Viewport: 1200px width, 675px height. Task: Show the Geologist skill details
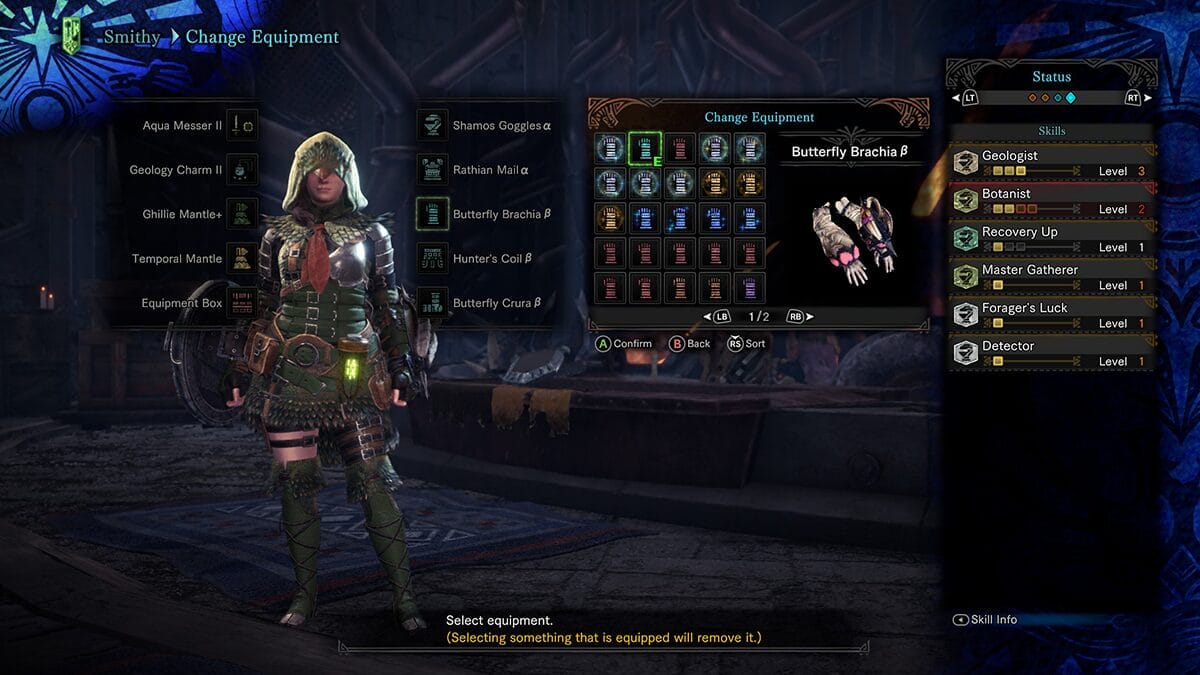click(x=1051, y=163)
